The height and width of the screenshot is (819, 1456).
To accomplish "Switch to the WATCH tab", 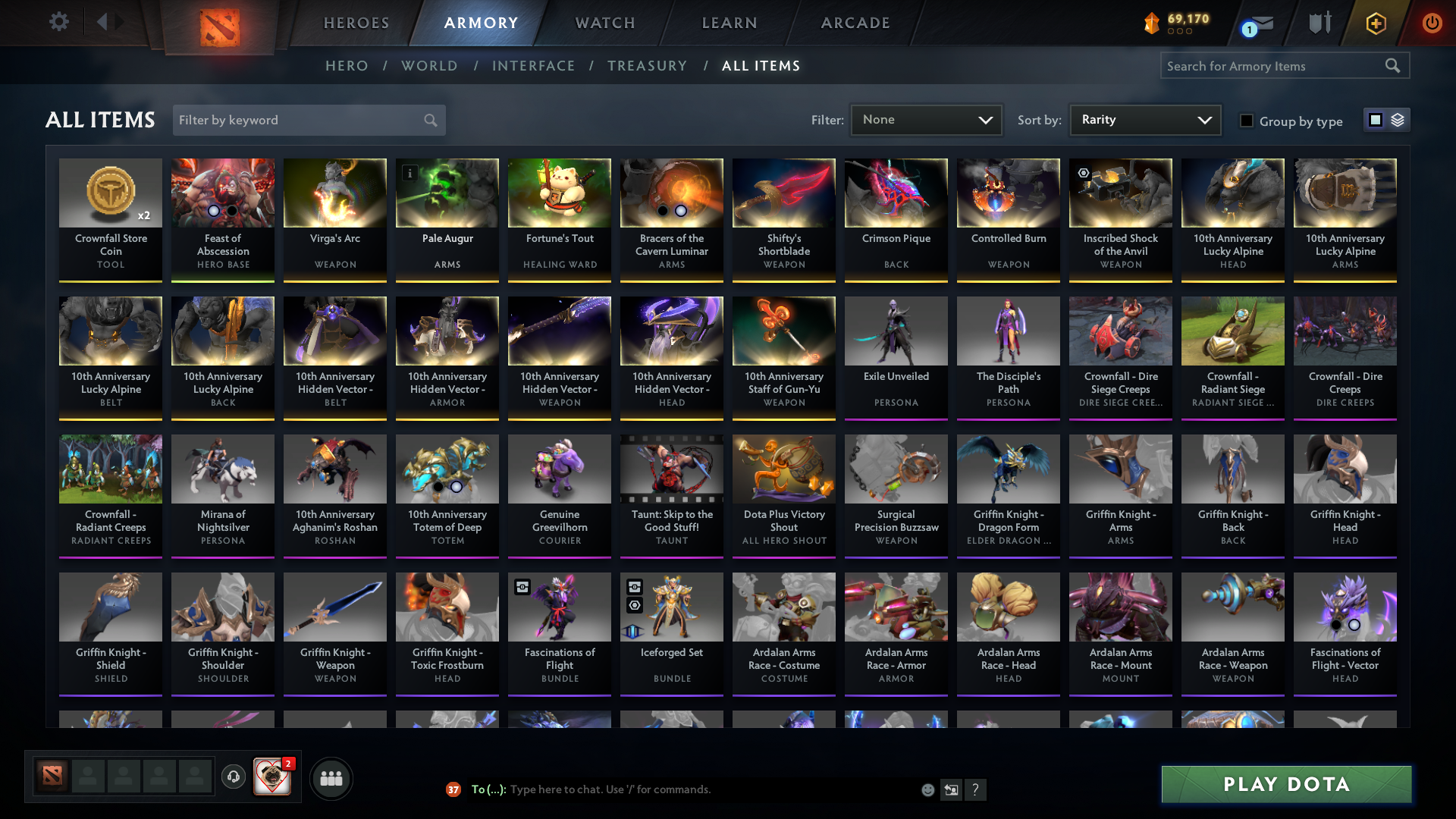I will pos(604,23).
